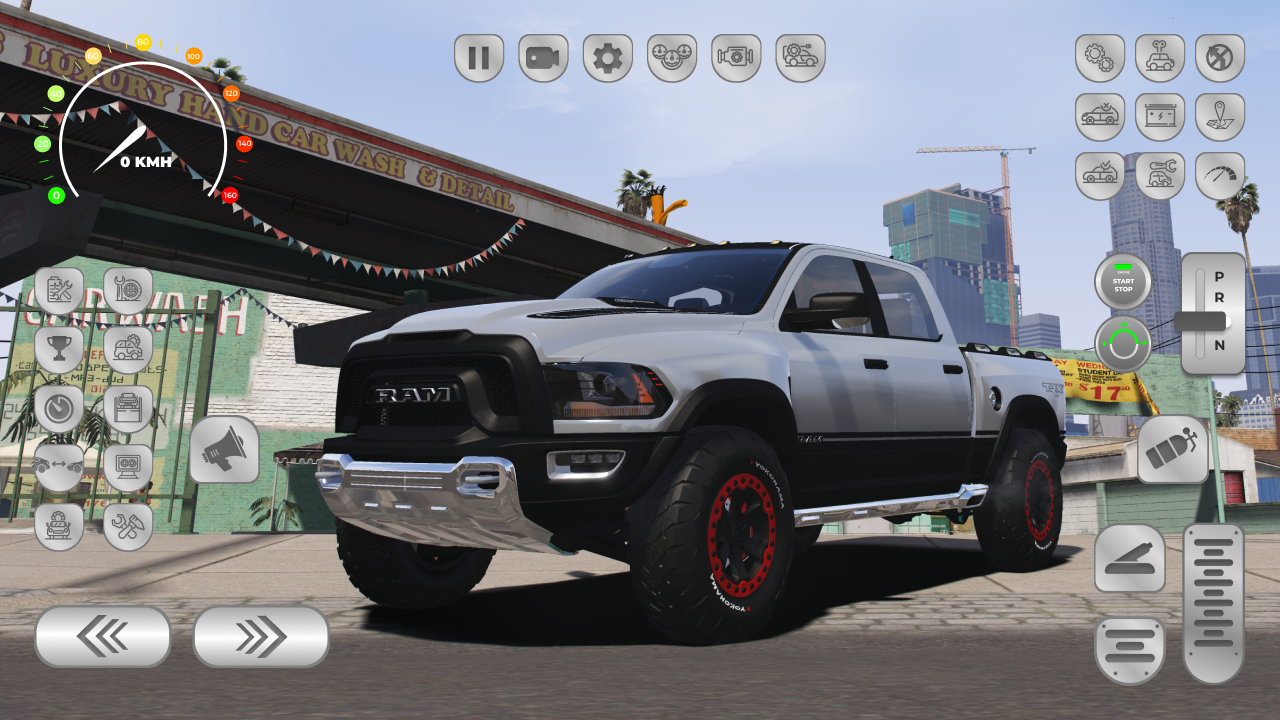Select the wind-up toy car icon
Image resolution: width=1280 pixels, height=720 pixels.
pos(1160,58)
